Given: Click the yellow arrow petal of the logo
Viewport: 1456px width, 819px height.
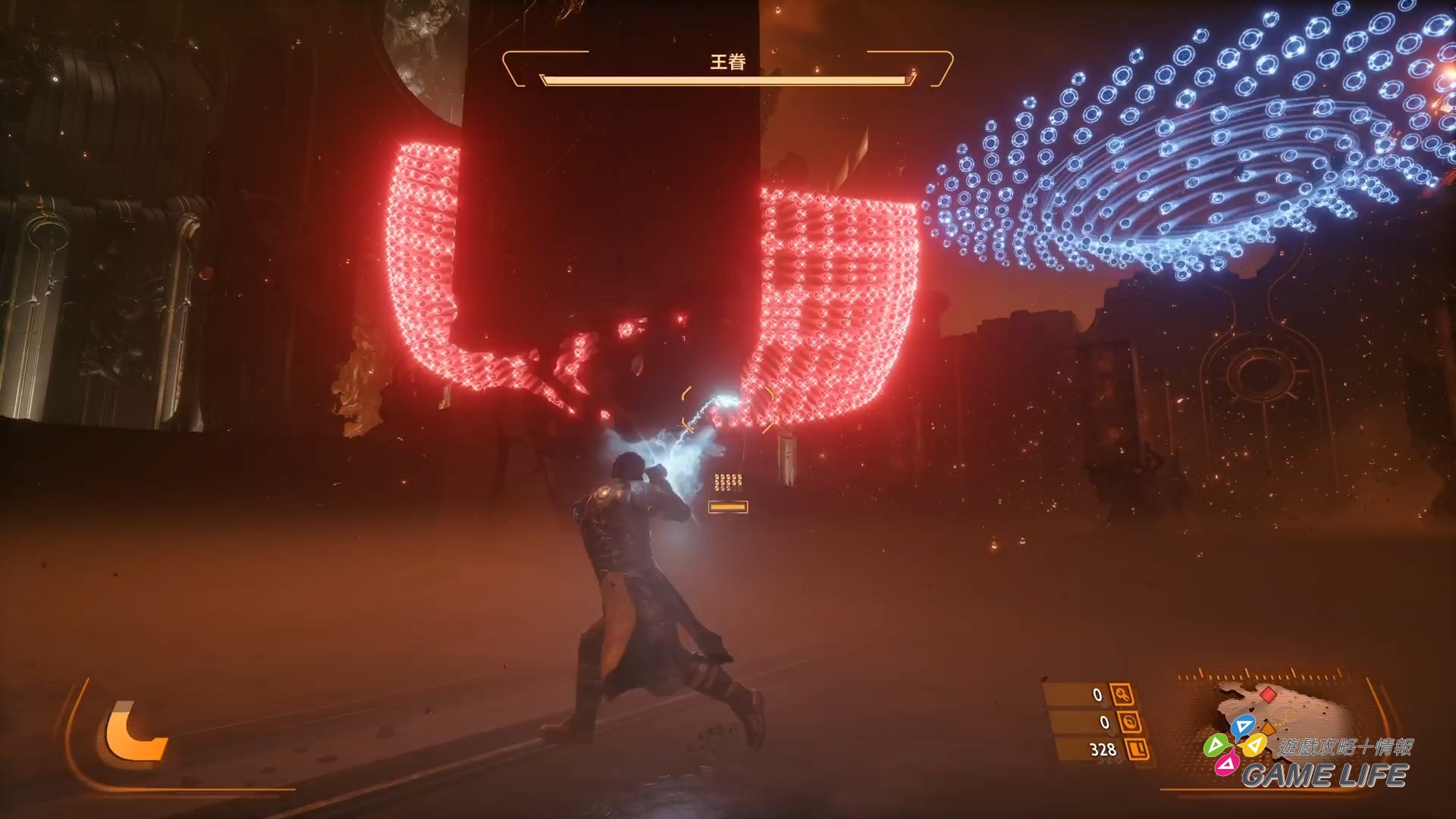Looking at the screenshot, I should [x=1254, y=746].
